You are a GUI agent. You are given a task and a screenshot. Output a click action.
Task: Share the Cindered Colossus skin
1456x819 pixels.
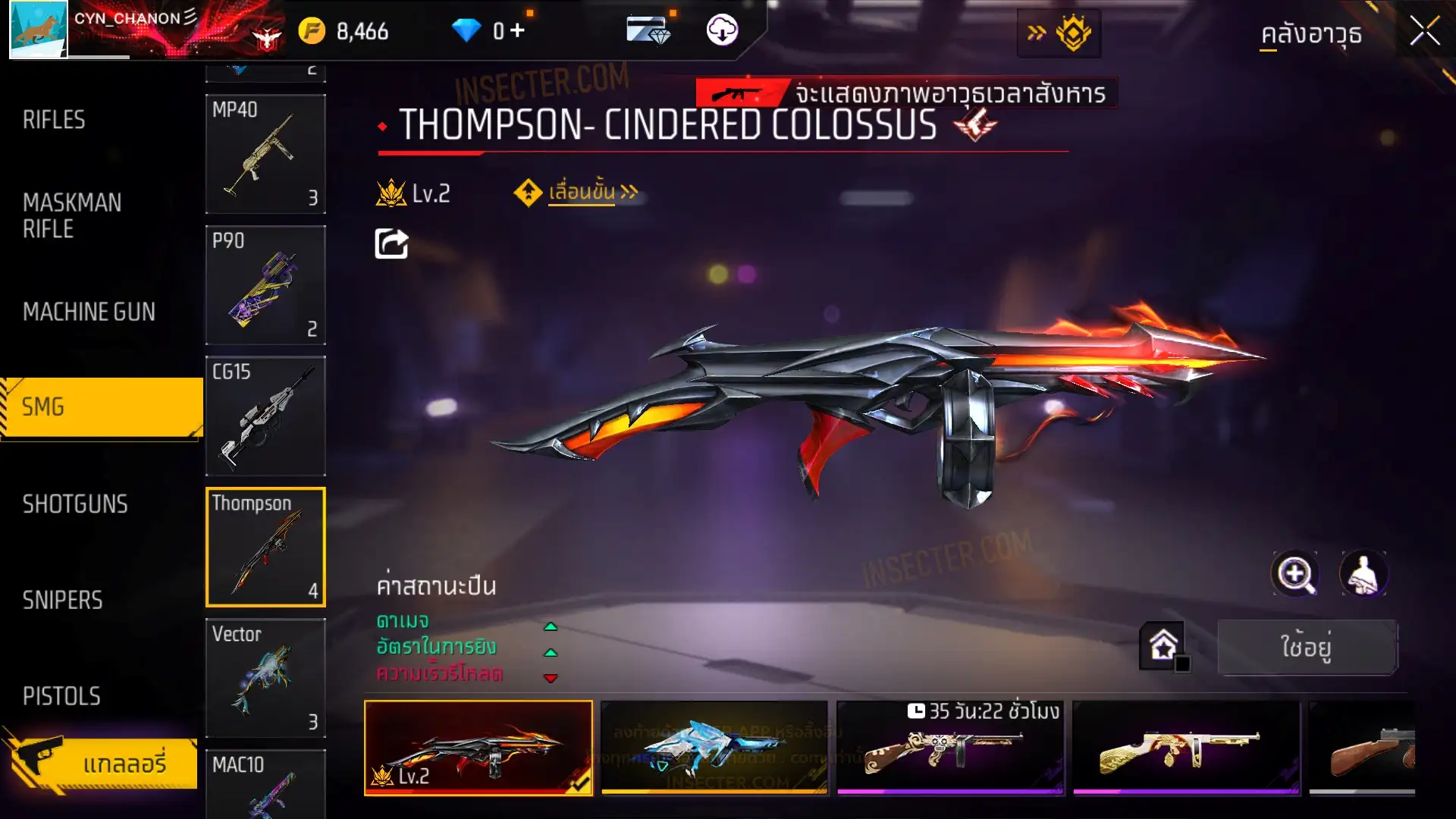tap(391, 244)
